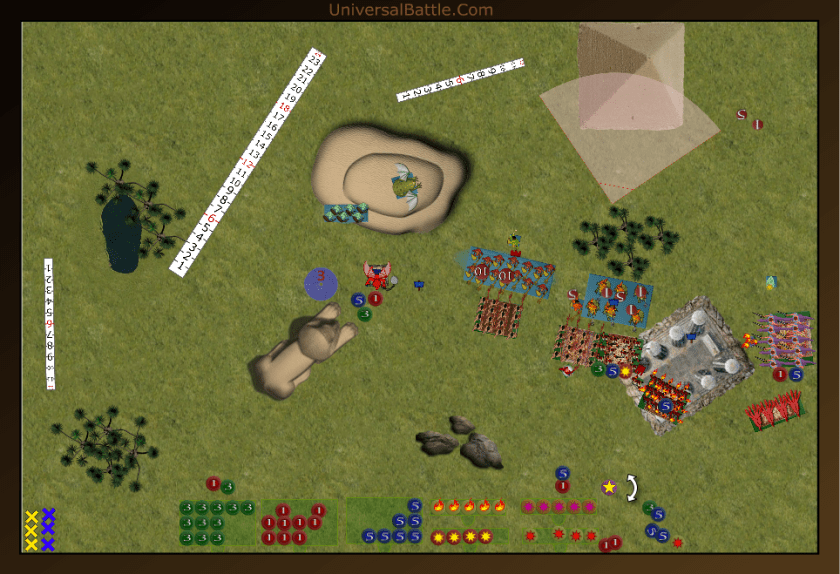Pick the blue X marker stack
Screen dimensions: 840x574
(48, 530)
